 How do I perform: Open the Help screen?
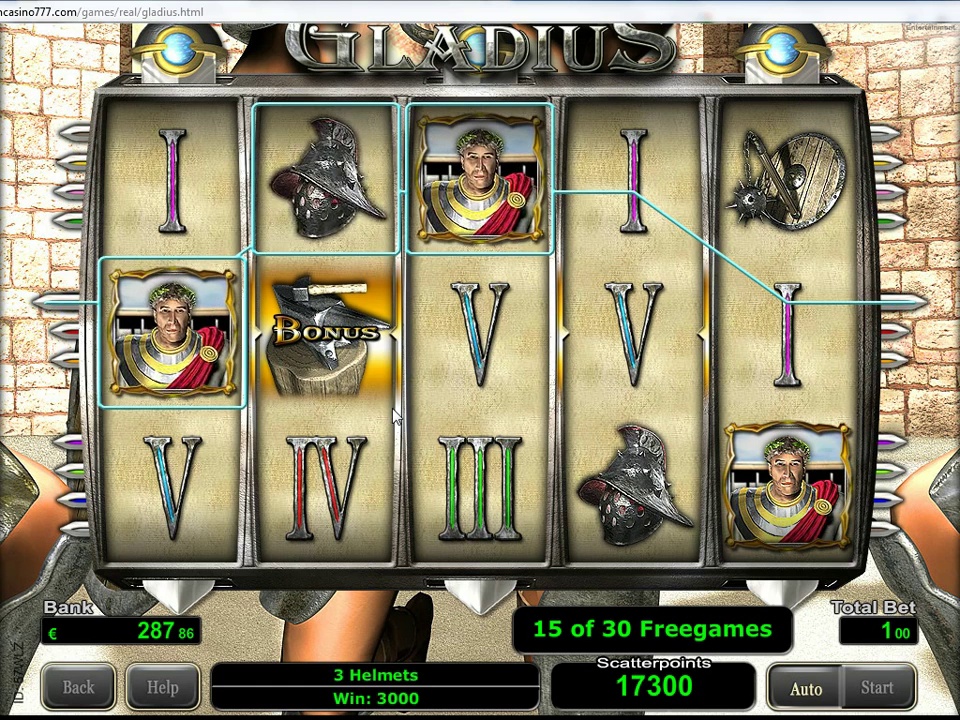tap(162, 688)
